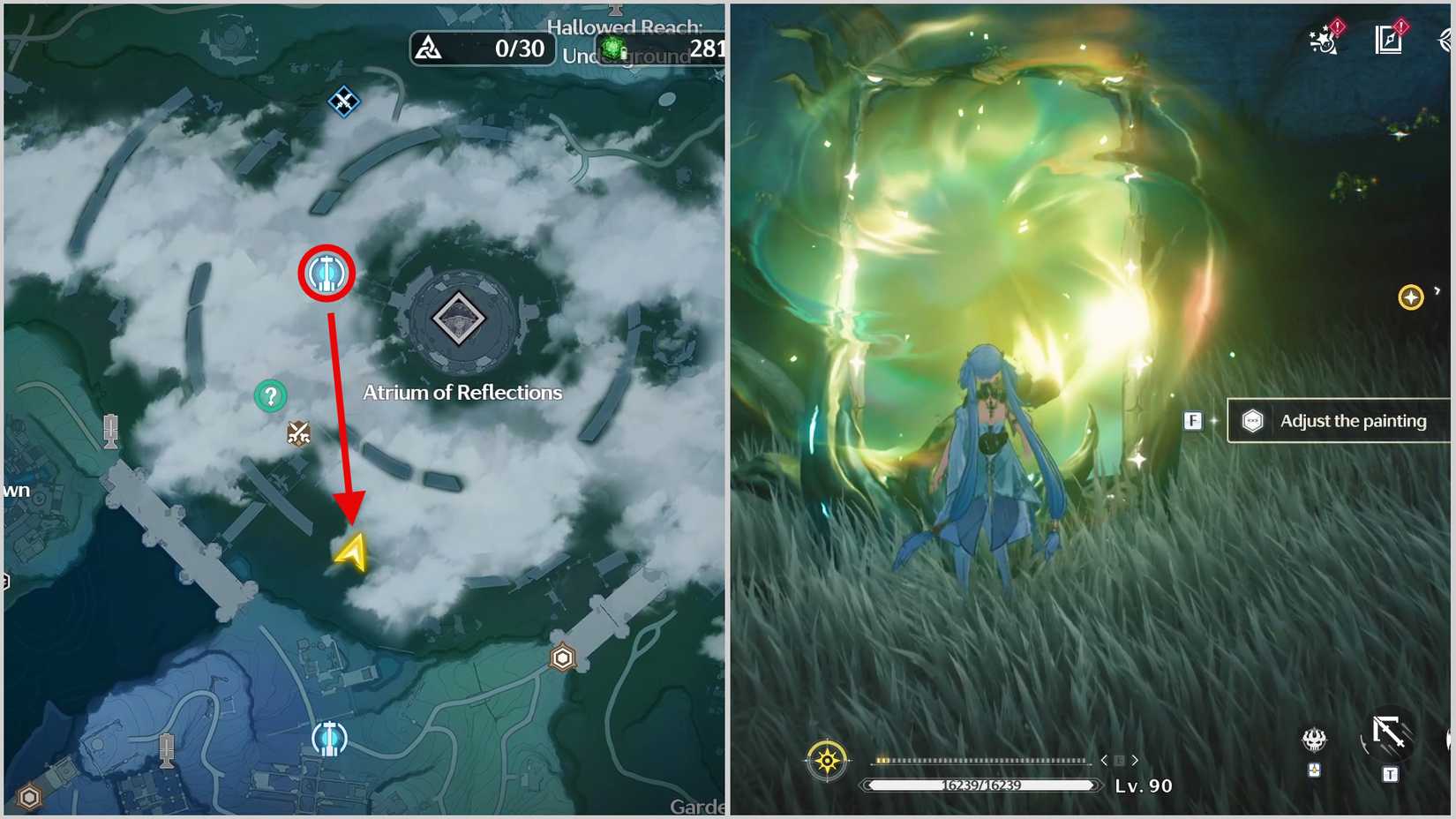Cycle utility items with the right arrow
Image resolution: width=1456 pixels, height=819 pixels.
[x=1135, y=759]
